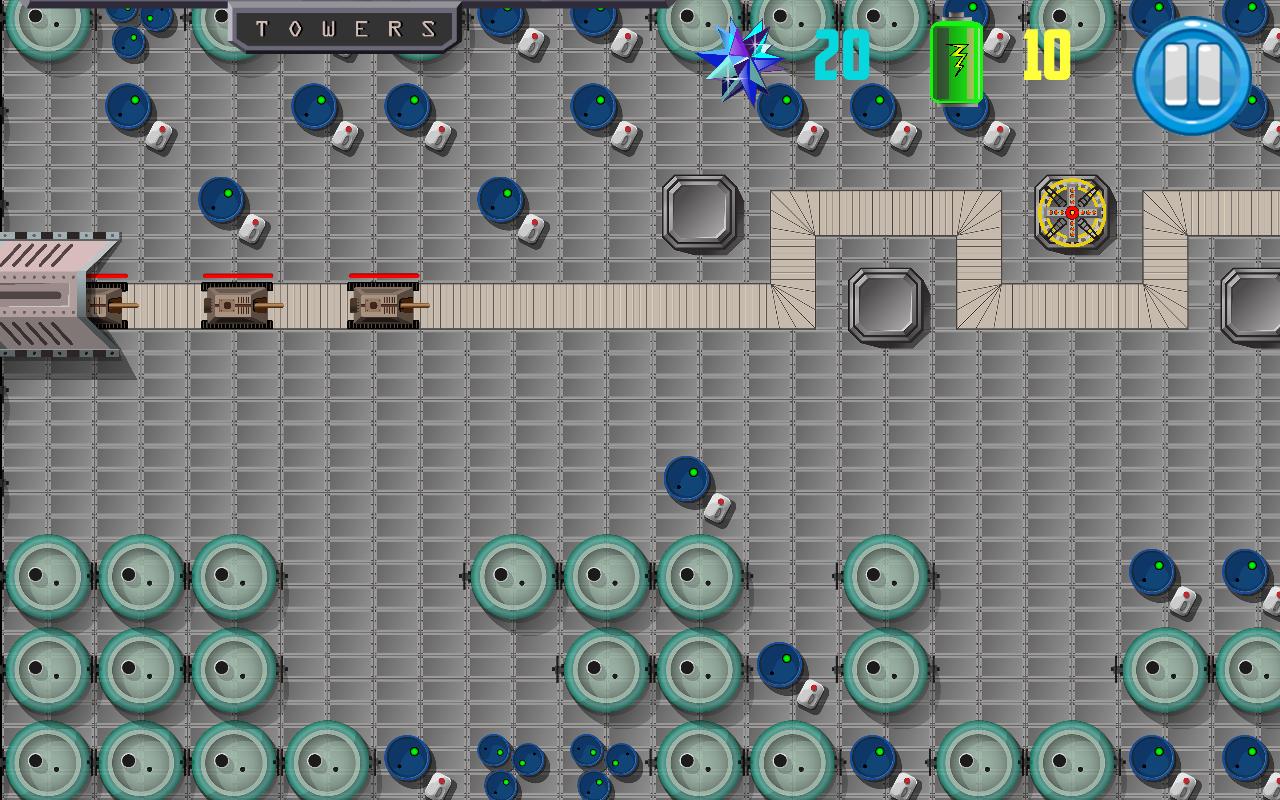The width and height of the screenshot is (1280, 800).
Task: Click the yellow spinning turret tower
Action: point(1072,213)
